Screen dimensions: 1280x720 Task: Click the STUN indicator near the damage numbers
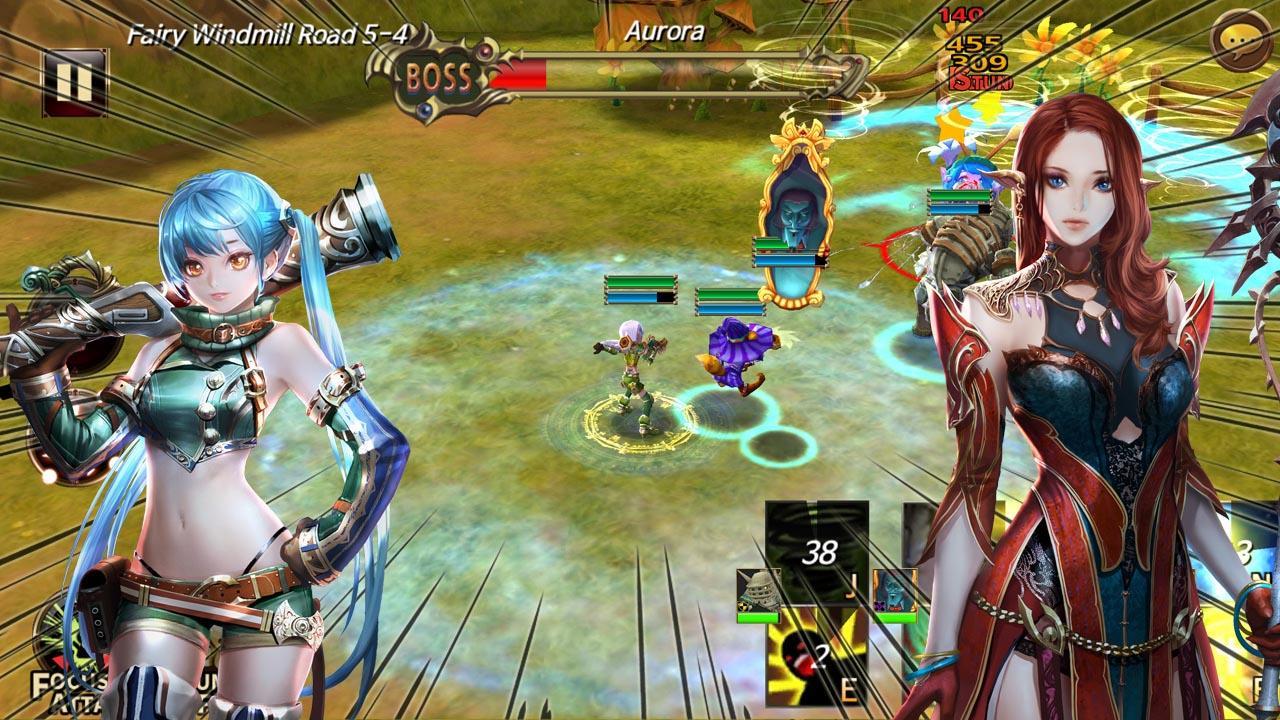click(980, 82)
